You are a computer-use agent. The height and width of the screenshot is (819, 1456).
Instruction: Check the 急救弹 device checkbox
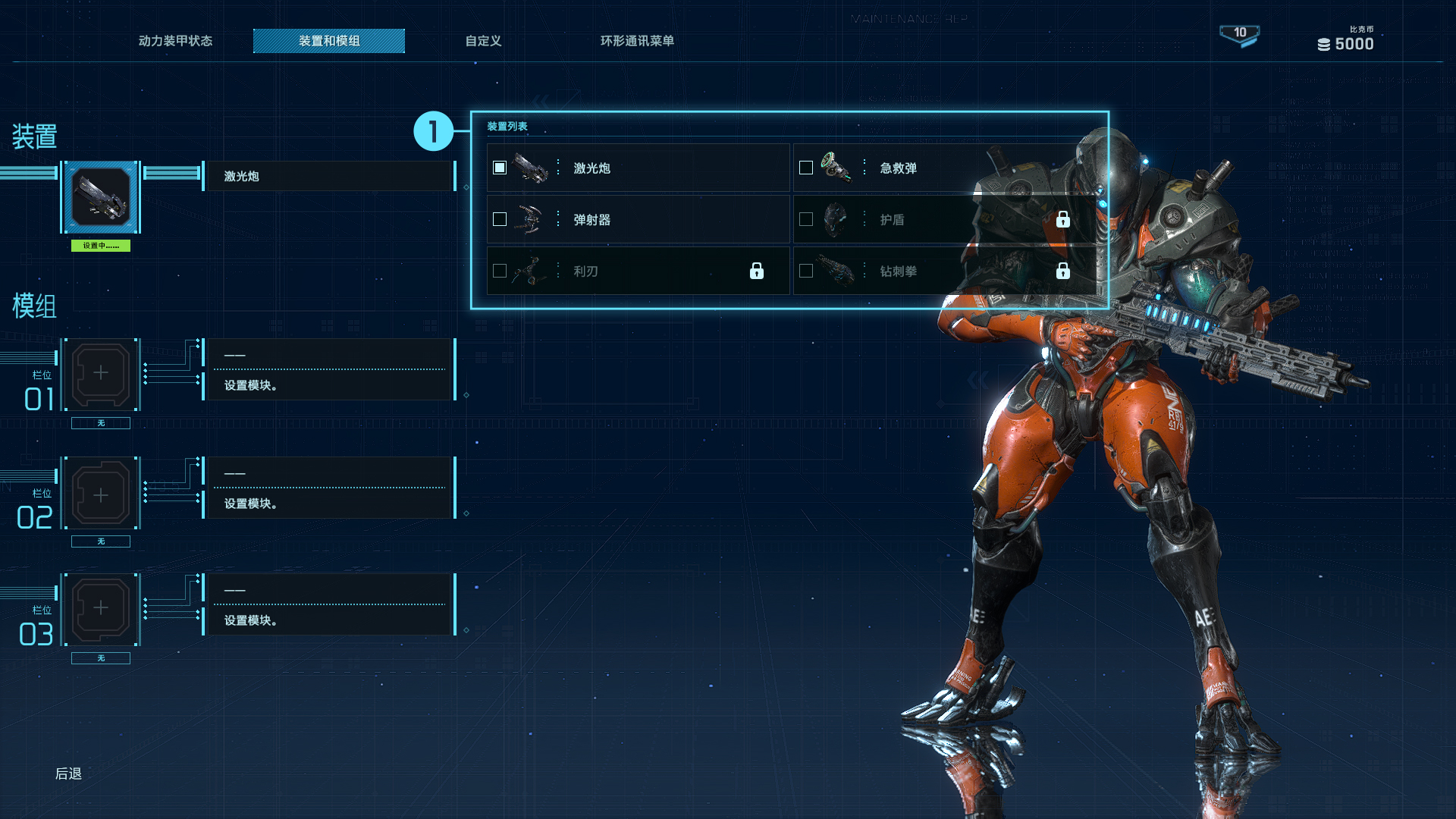(x=806, y=168)
